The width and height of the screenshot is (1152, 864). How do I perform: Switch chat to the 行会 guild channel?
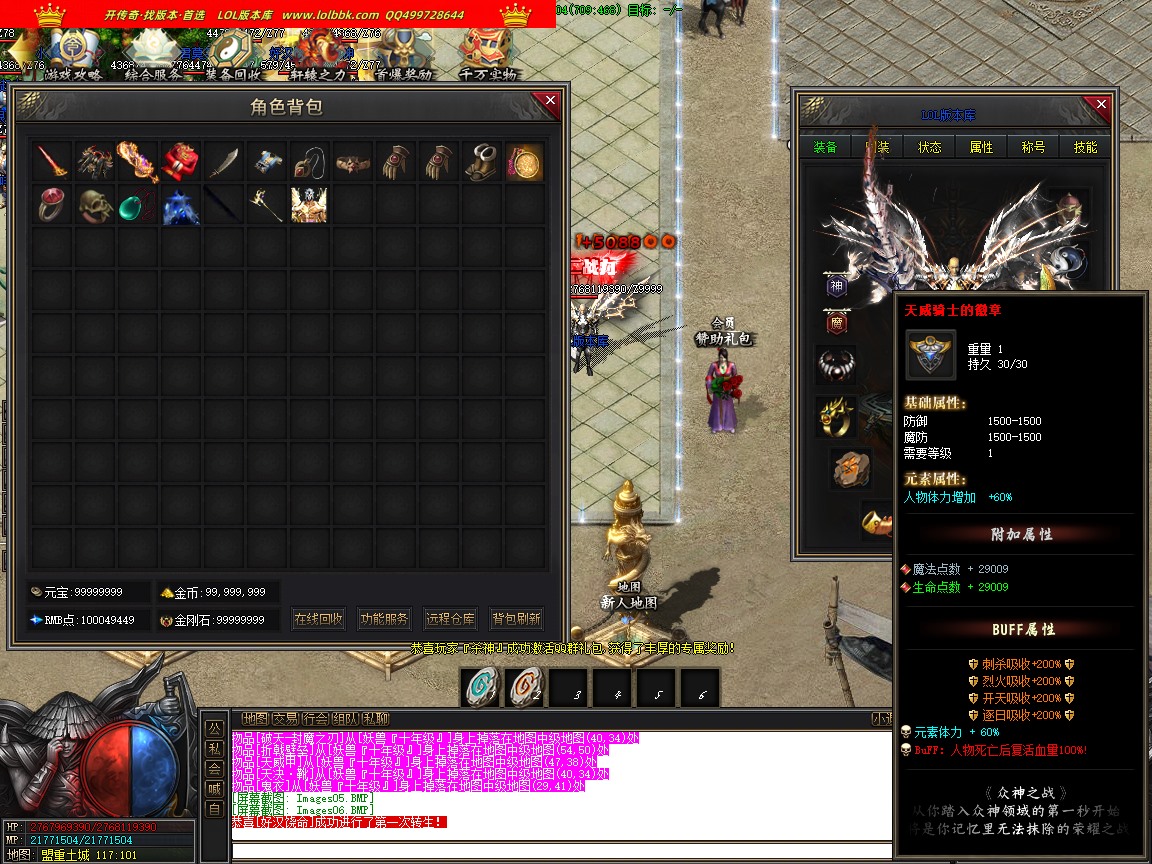[315, 718]
